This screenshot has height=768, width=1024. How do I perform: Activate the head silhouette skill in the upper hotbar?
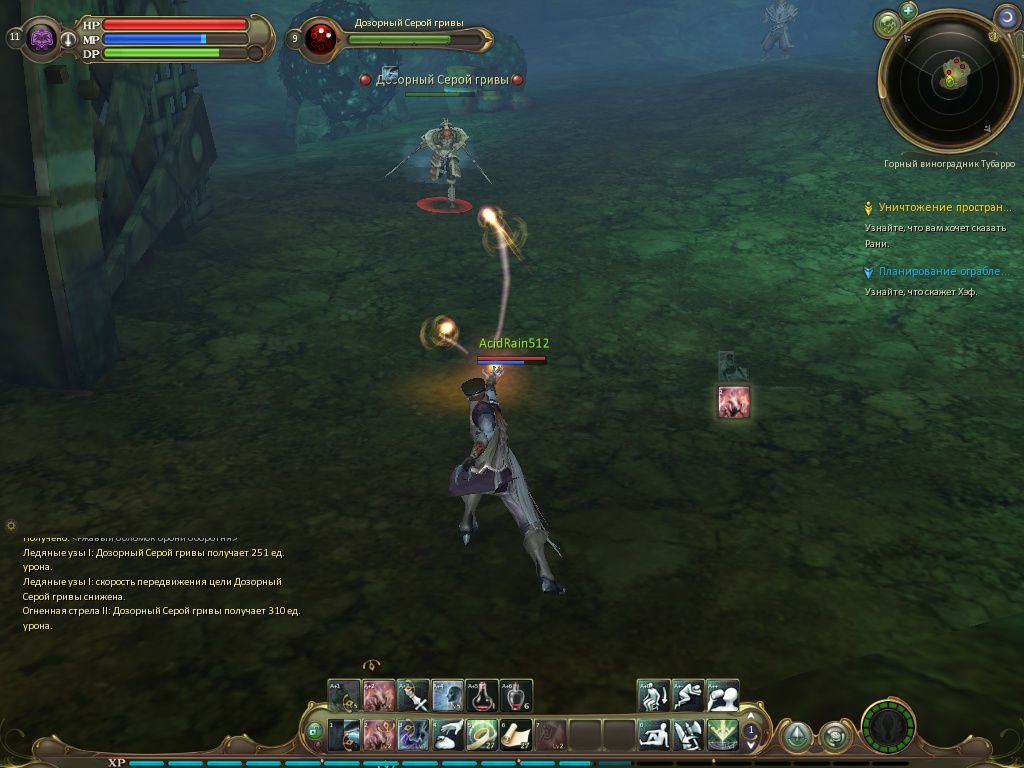(447, 696)
